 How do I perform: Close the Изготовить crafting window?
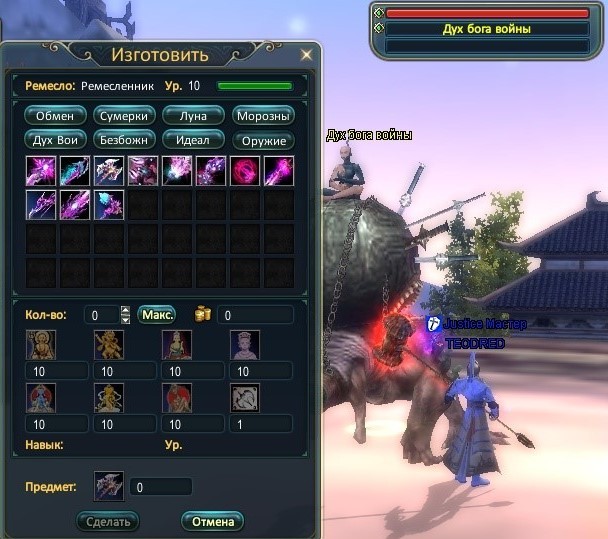tap(306, 54)
